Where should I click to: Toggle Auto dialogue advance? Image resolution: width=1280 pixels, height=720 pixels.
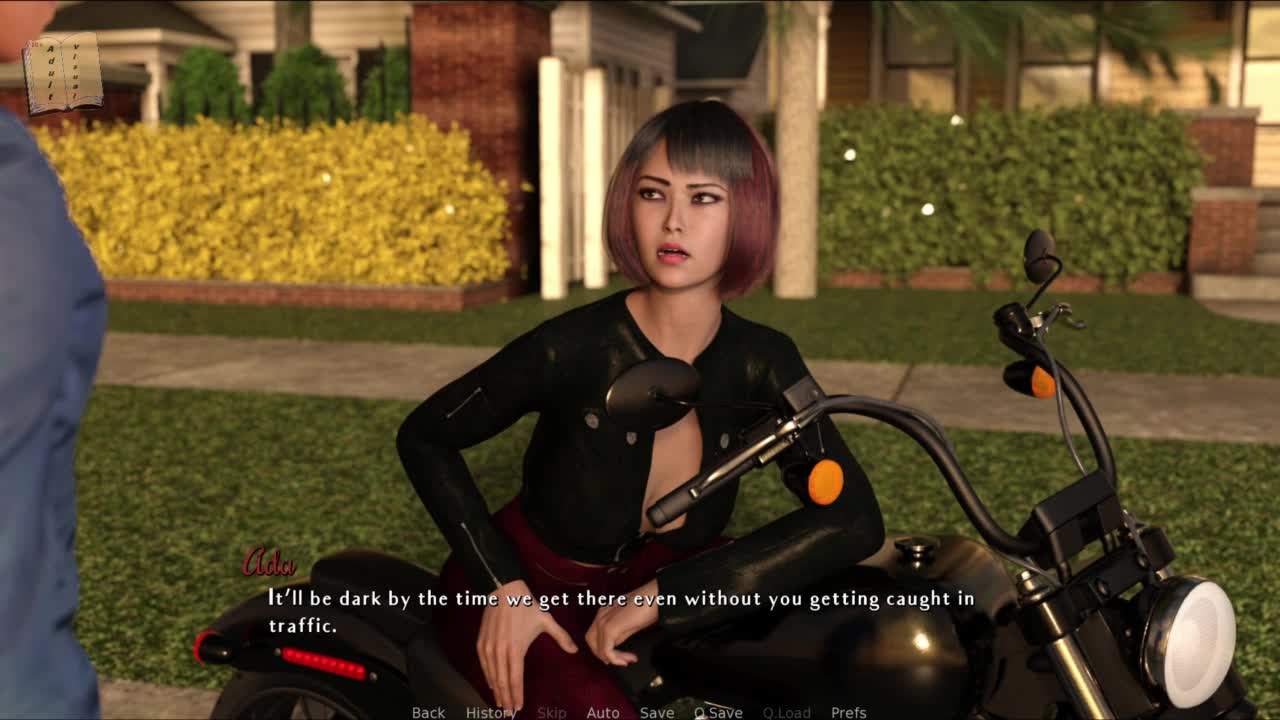tap(603, 712)
